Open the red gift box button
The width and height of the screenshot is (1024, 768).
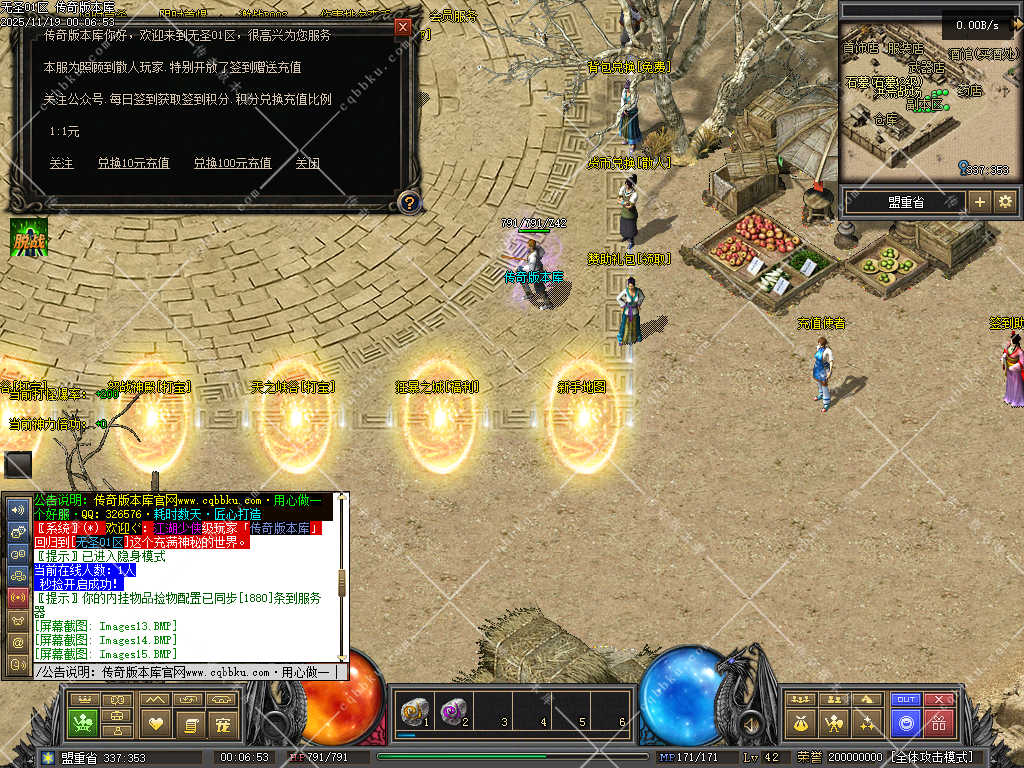[939, 722]
